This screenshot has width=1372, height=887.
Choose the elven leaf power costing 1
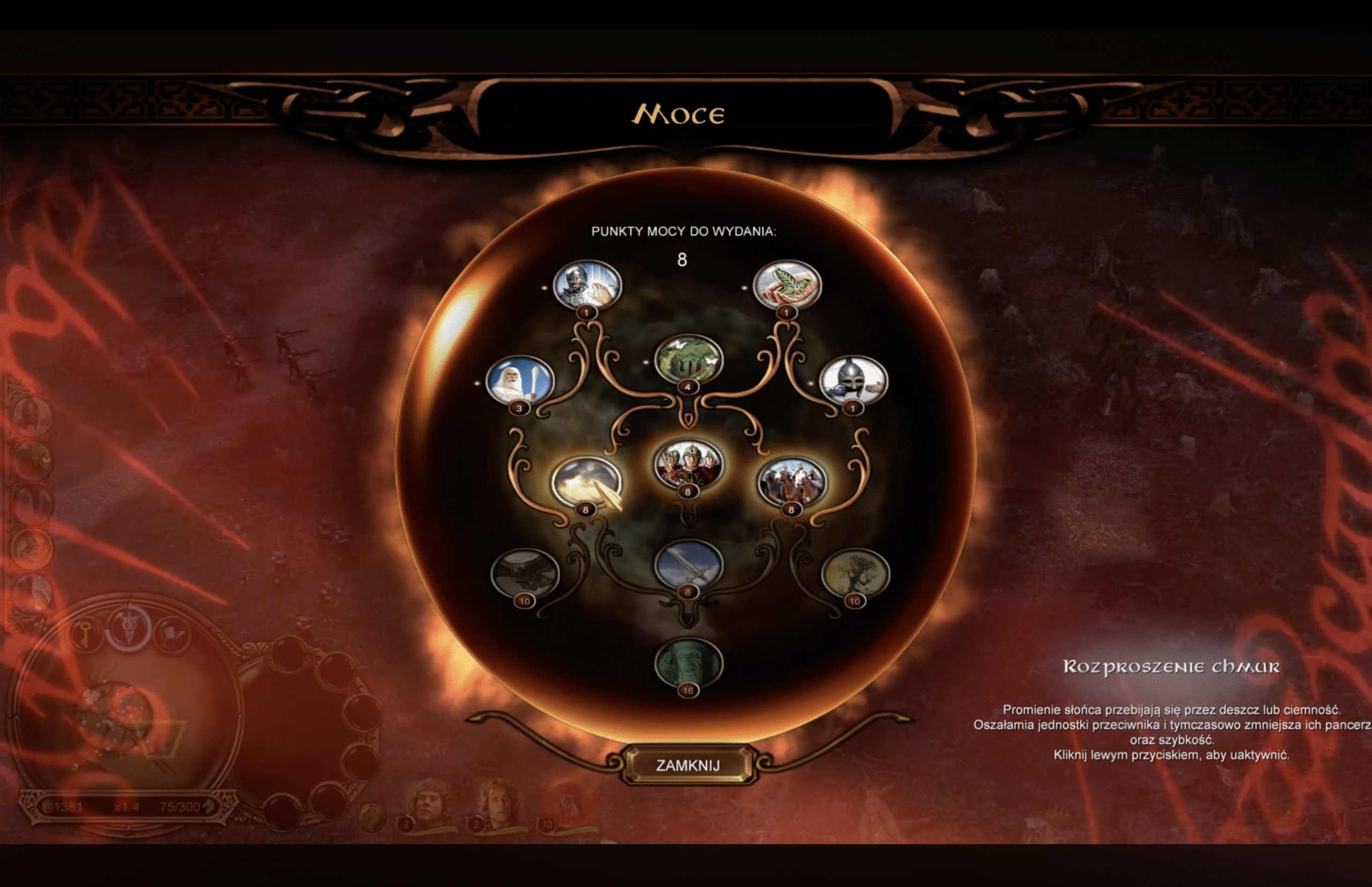[787, 286]
